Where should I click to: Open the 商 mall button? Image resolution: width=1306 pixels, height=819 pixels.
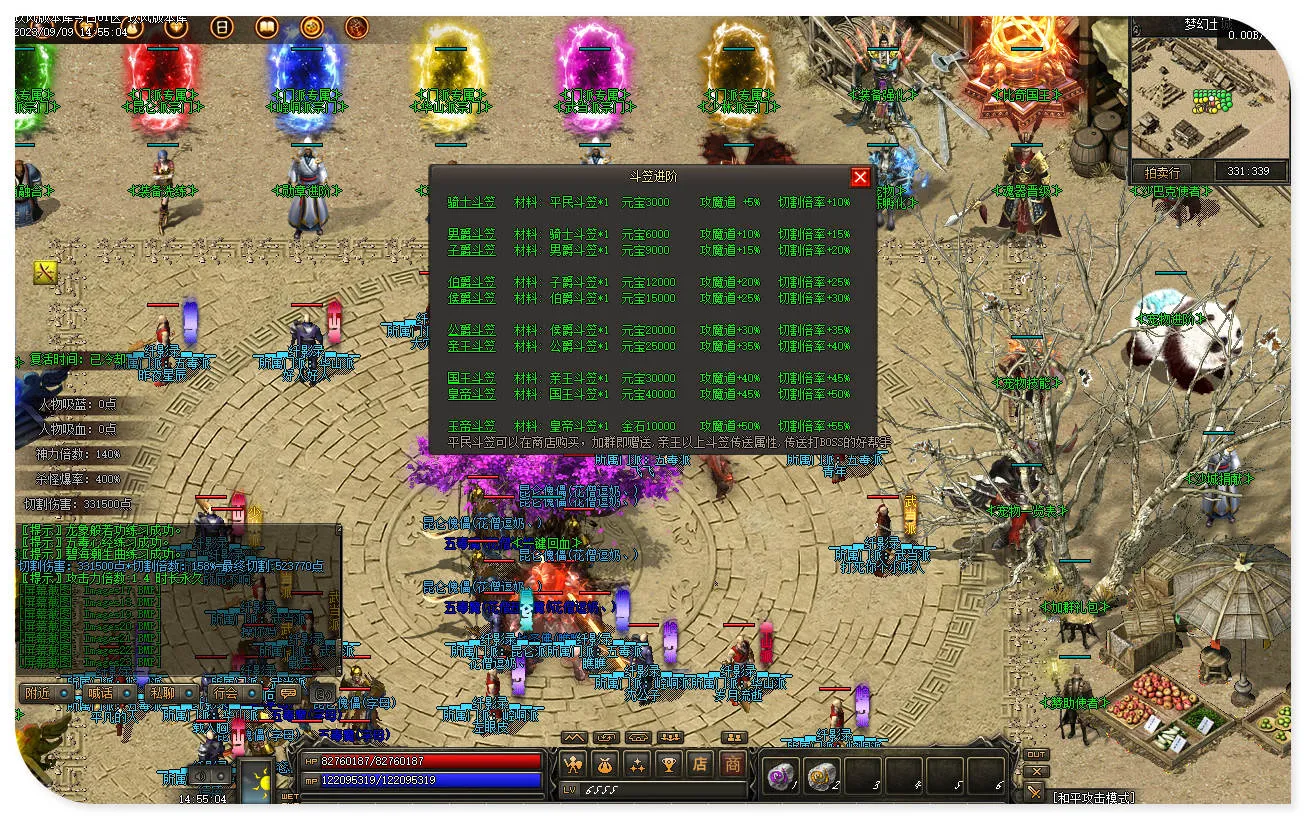[733, 765]
